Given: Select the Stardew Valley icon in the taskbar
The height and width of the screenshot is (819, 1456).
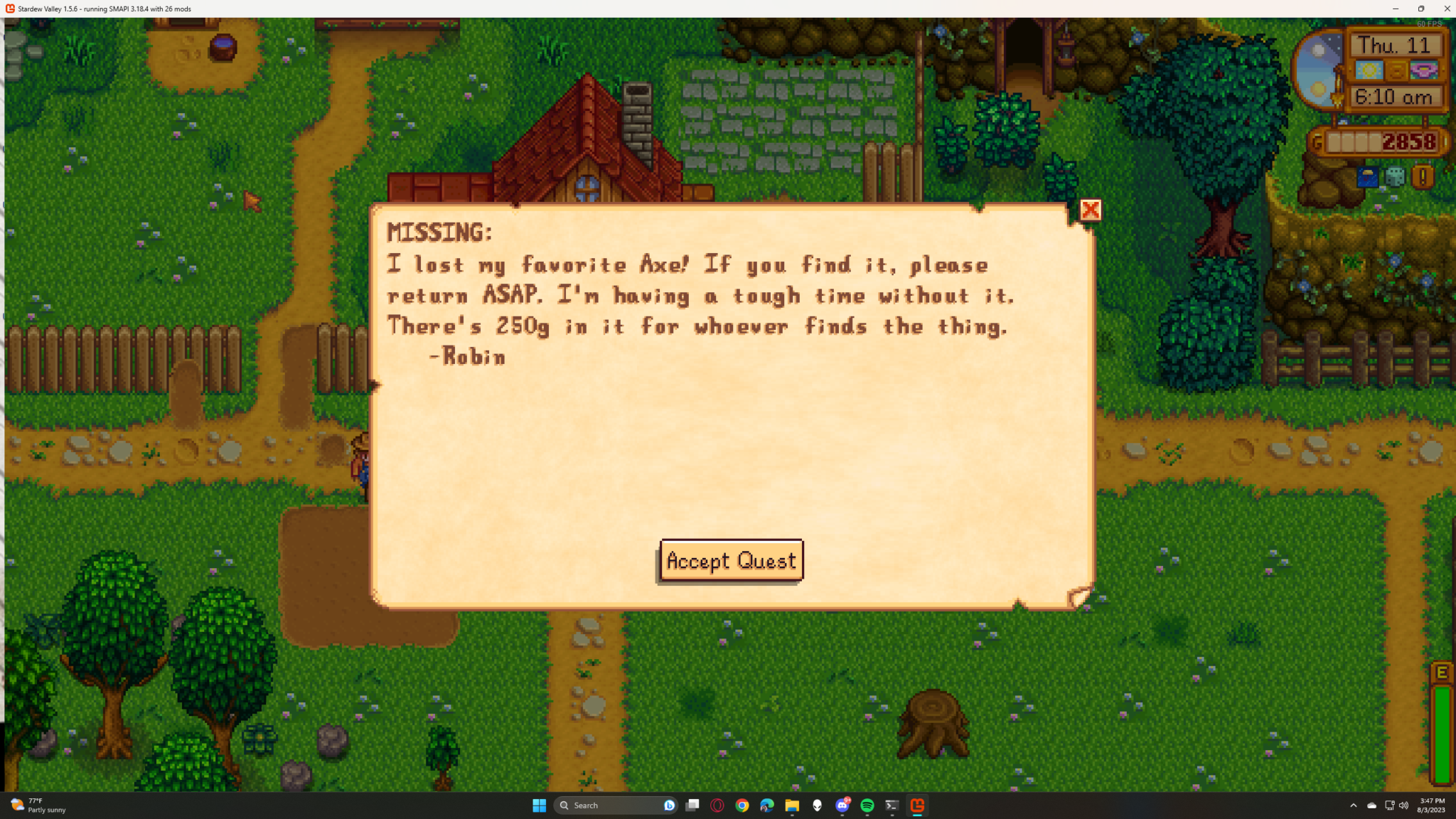Looking at the screenshot, I should click(917, 805).
